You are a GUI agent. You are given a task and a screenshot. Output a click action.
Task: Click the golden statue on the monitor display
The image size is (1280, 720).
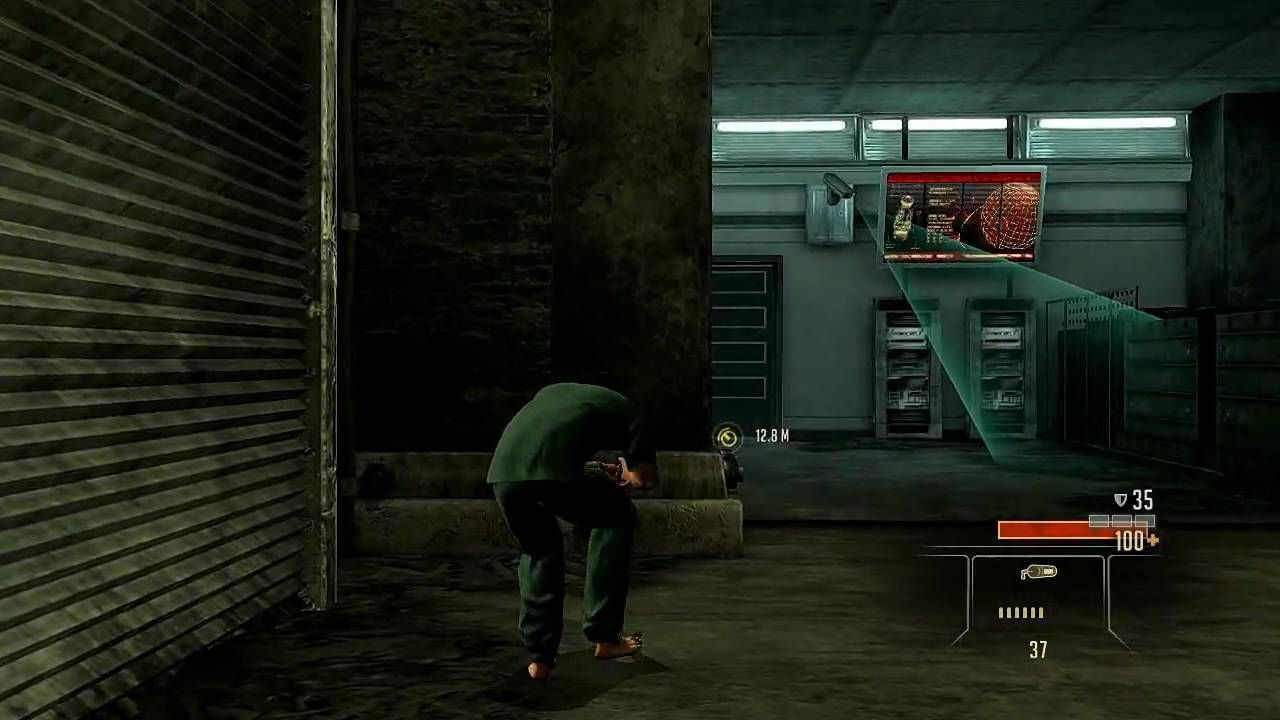point(901,215)
